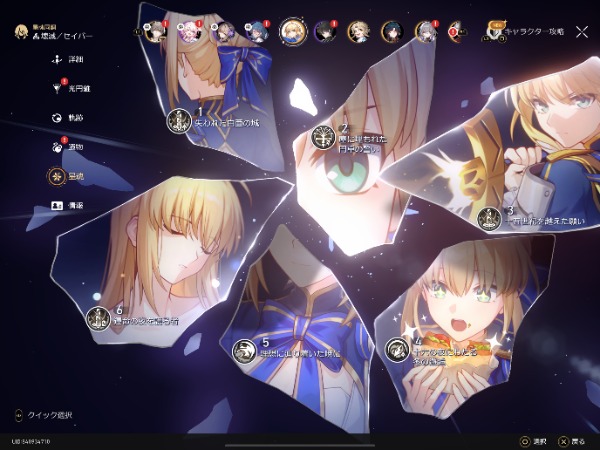Select the silver-haired character portrait
Viewport: 600px width, 450px height.
425,31
